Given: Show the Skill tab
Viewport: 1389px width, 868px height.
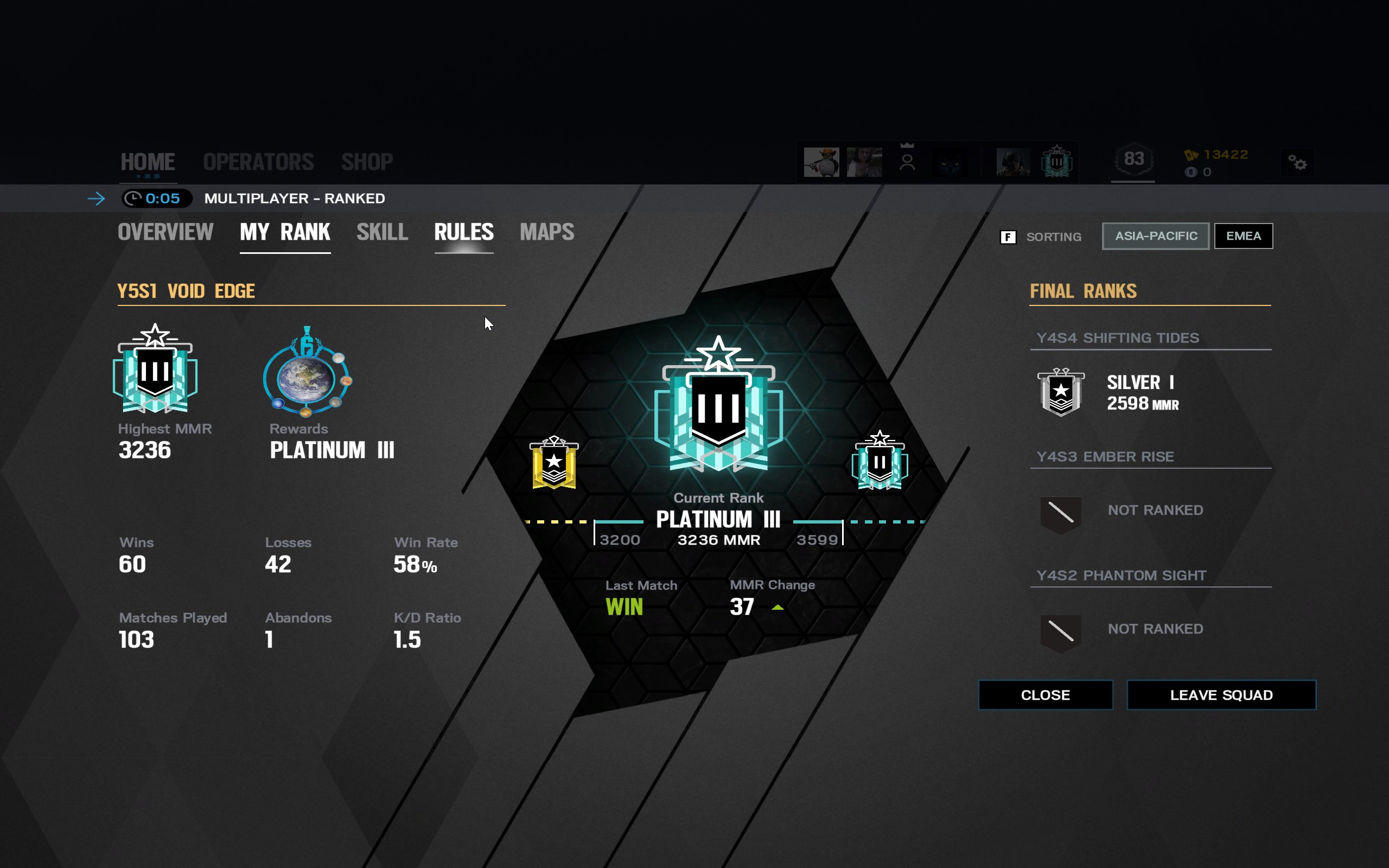Looking at the screenshot, I should coord(383,233).
